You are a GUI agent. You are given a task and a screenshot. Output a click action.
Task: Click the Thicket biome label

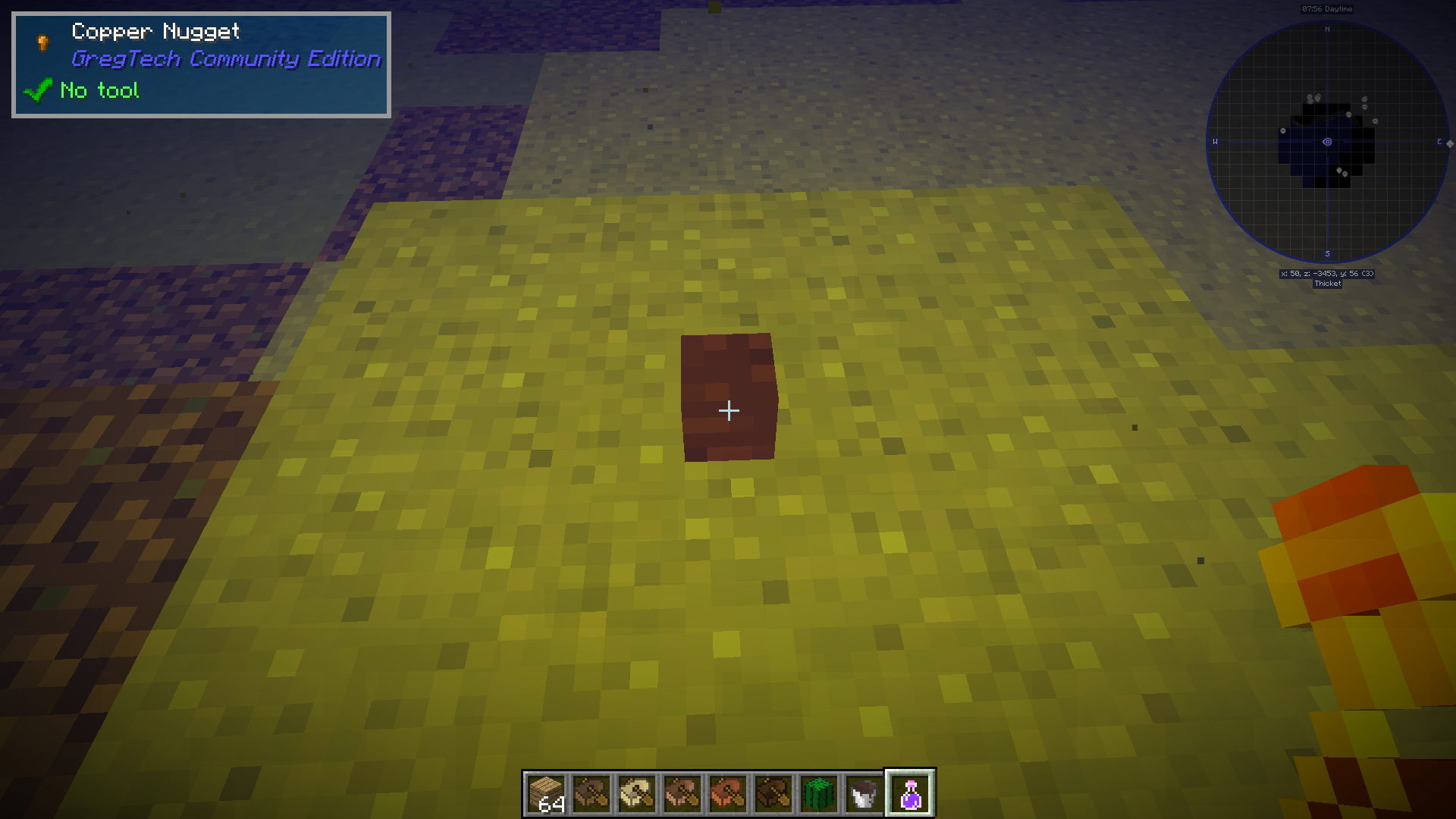(1326, 284)
